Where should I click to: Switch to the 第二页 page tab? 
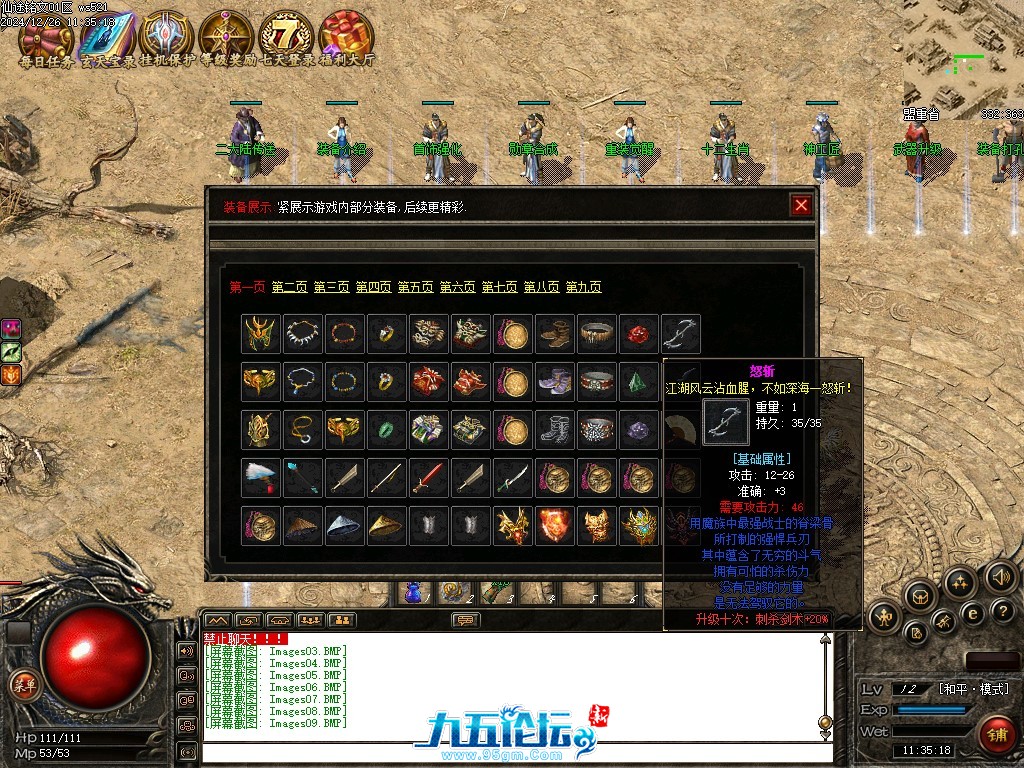(289, 287)
